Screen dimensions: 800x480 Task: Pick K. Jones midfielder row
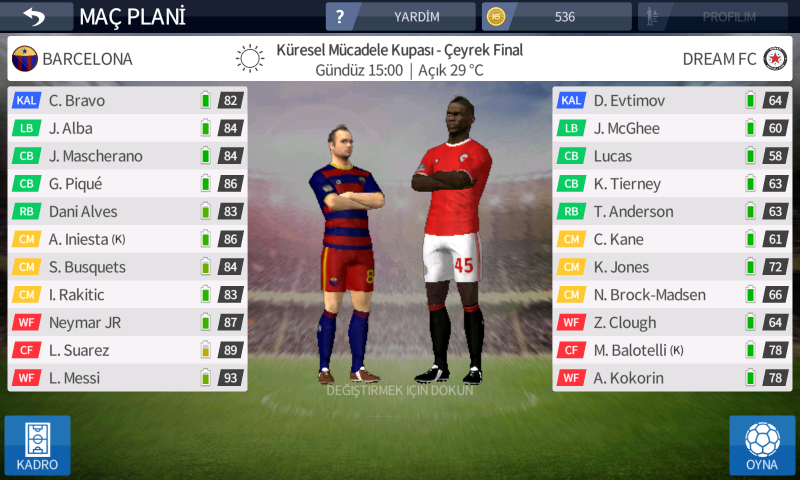[671, 267]
